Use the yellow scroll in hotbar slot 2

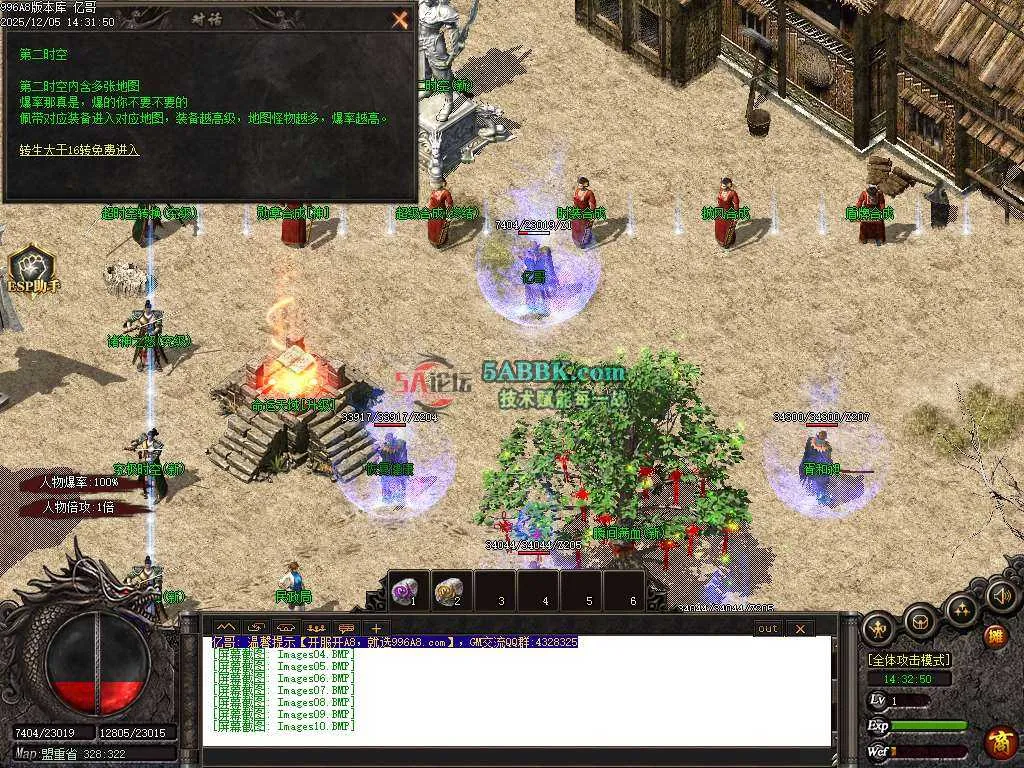pos(452,590)
